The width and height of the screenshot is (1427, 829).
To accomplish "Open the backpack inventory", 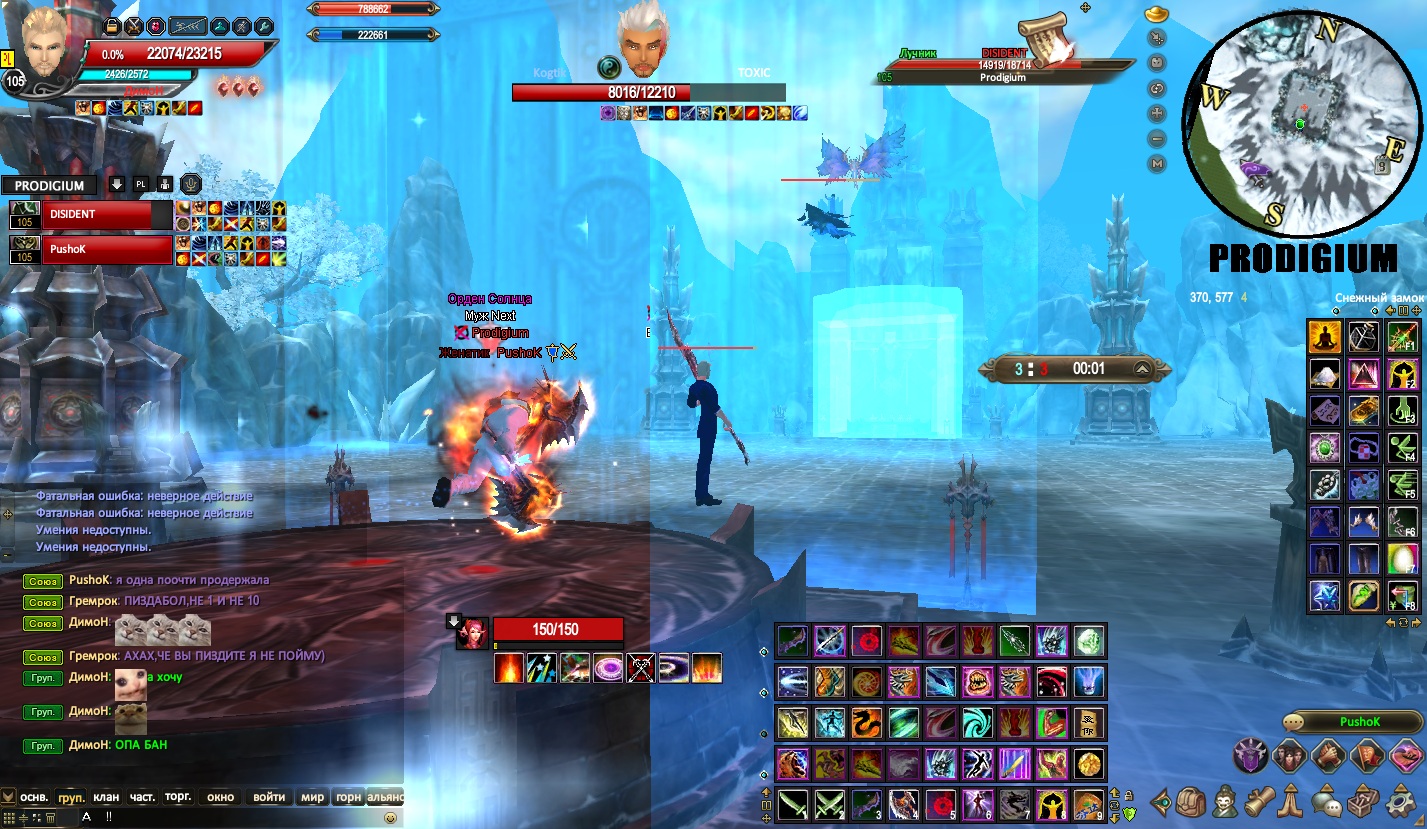I will click(1189, 802).
